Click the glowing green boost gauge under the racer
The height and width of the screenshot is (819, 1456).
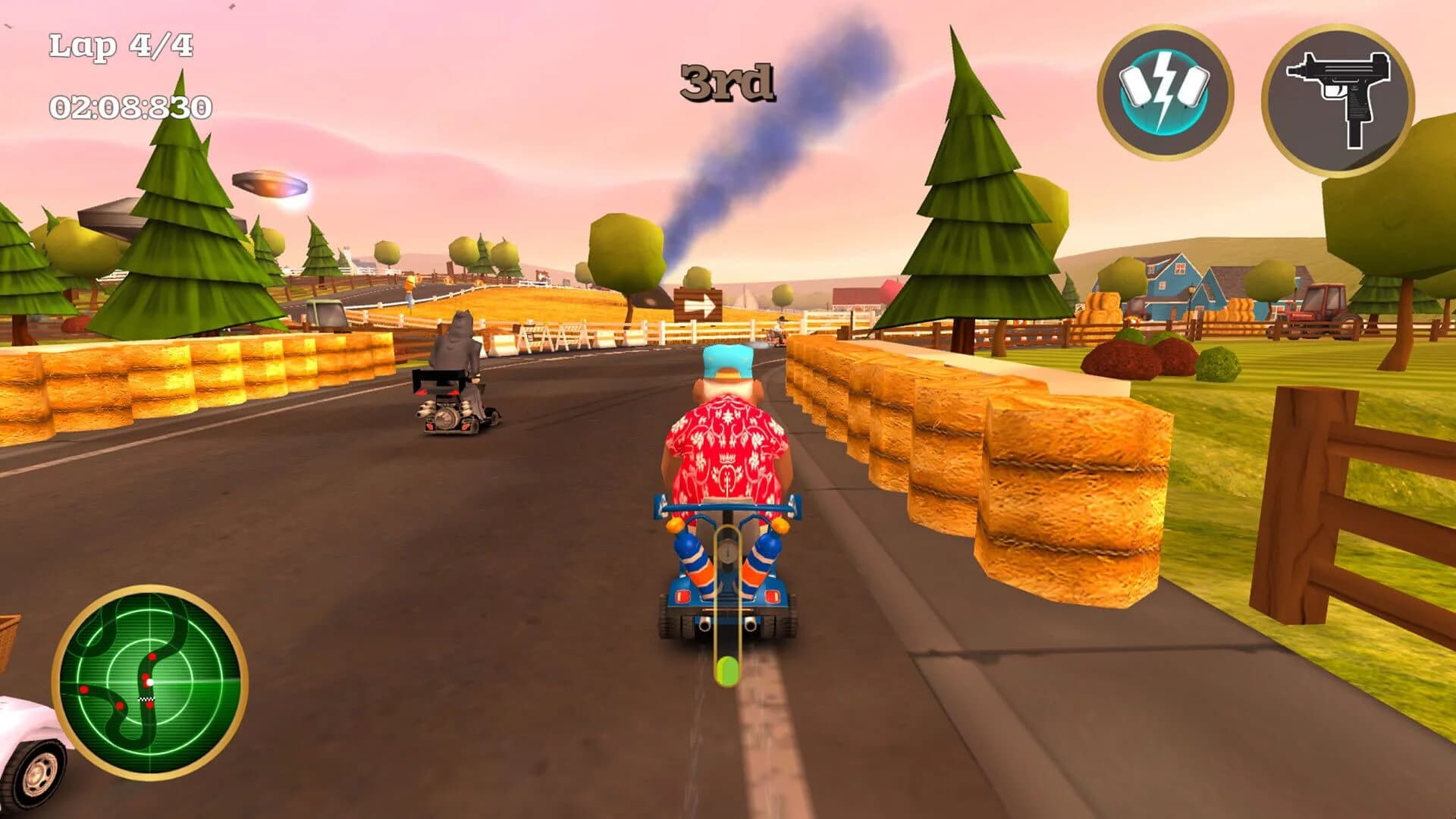click(x=726, y=667)
